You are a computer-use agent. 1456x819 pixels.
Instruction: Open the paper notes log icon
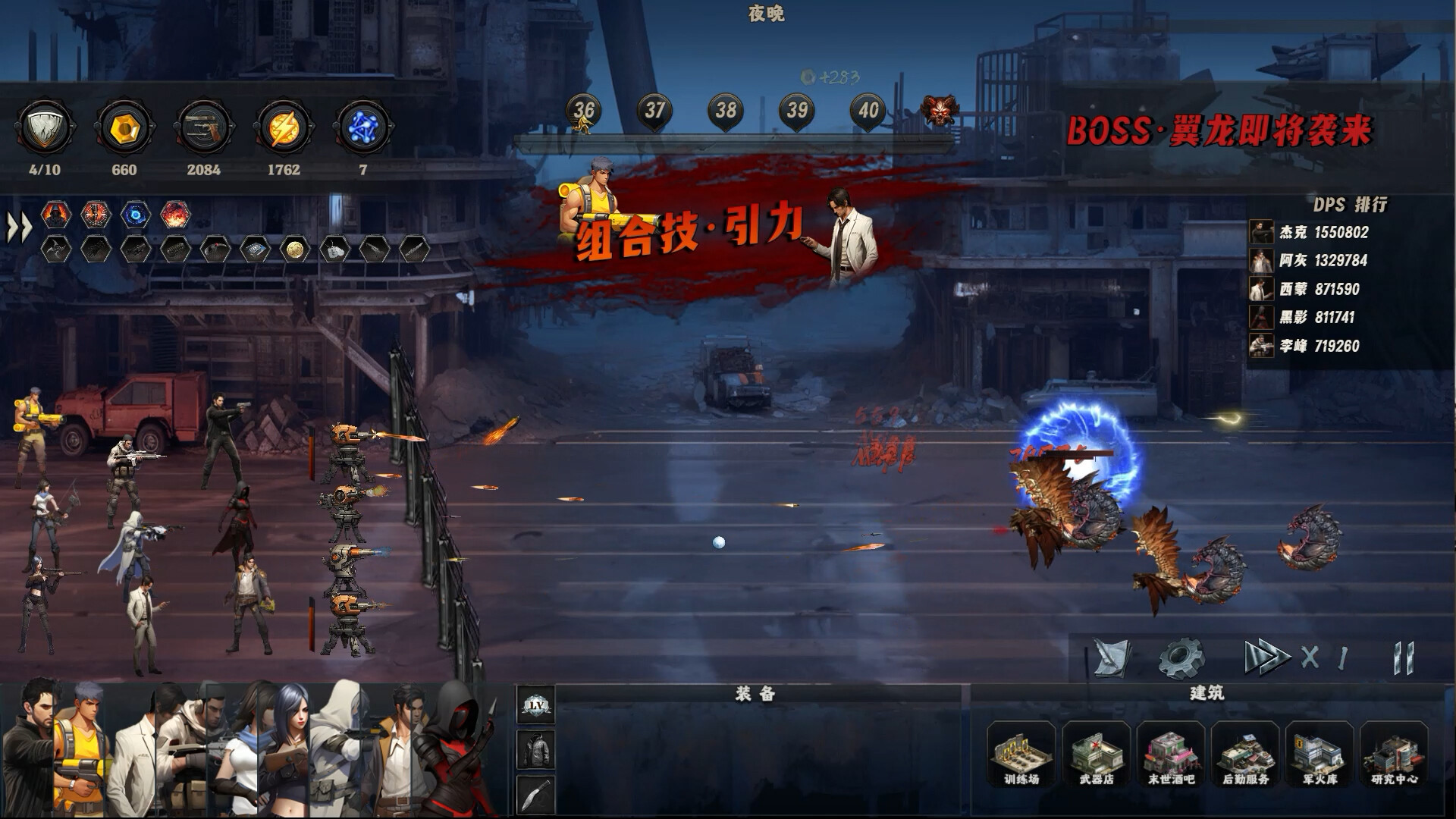tap(1112, 657)
